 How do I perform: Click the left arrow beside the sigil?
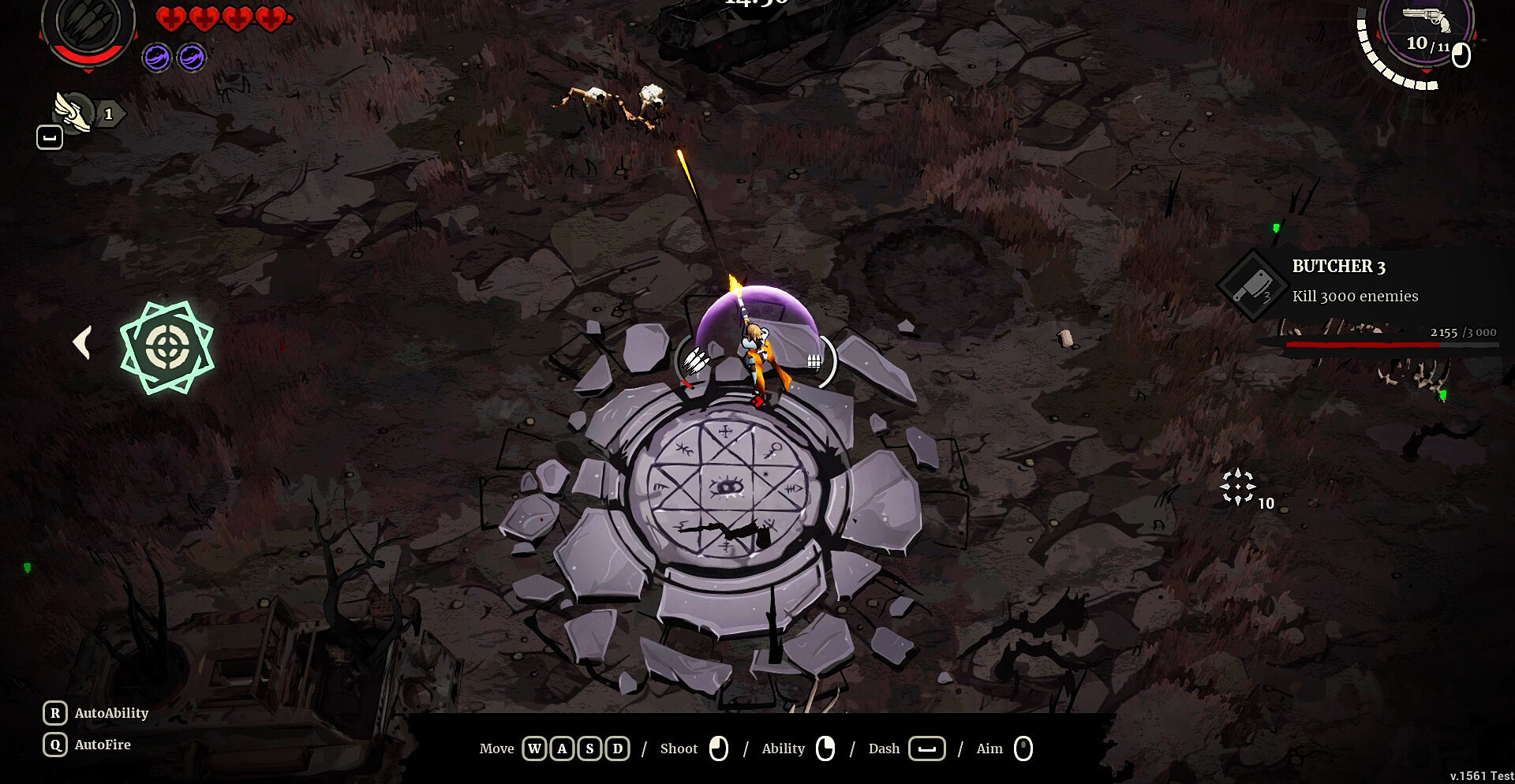pos(82,343)
